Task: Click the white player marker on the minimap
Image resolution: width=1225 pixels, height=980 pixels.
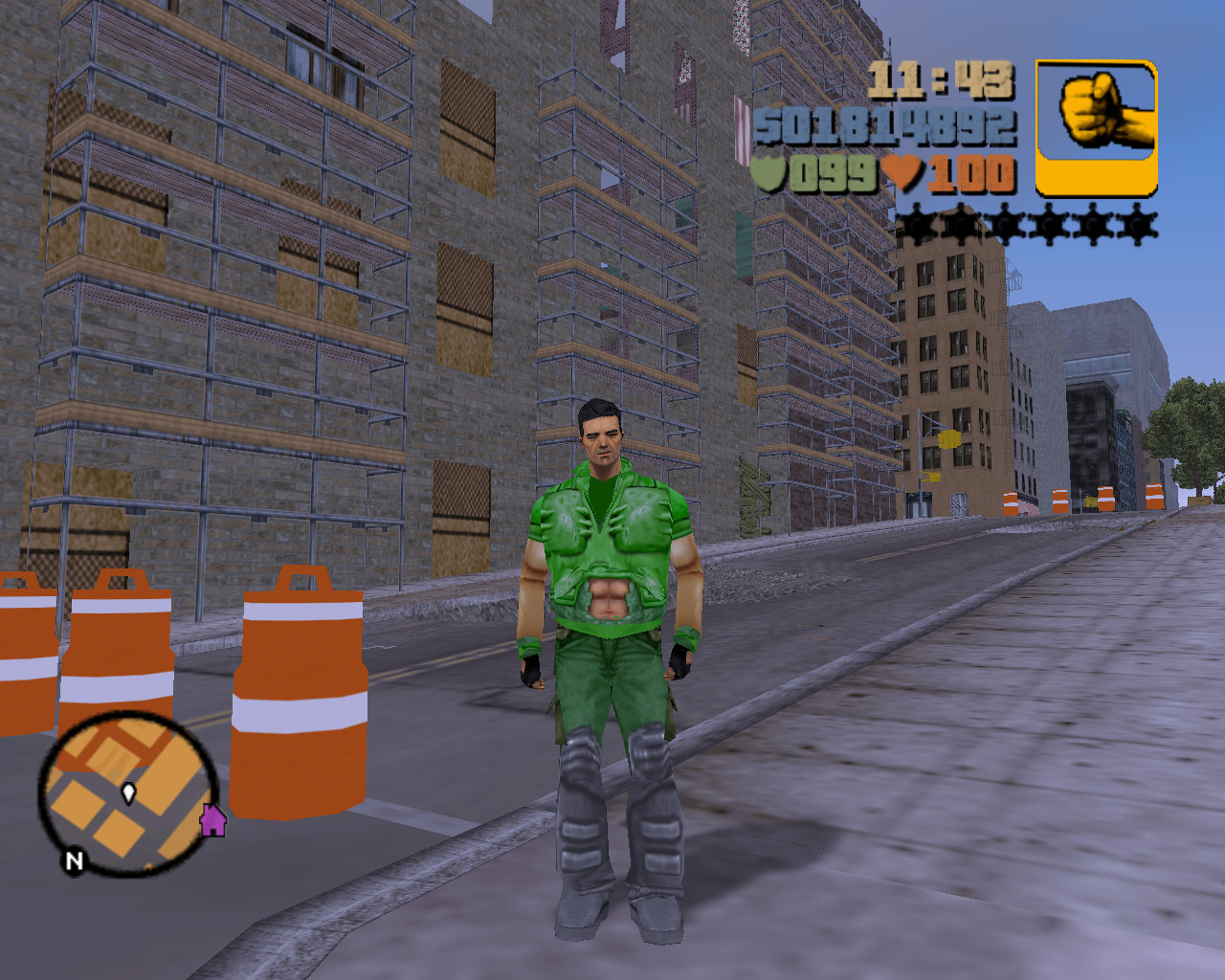Action: coord(127,792)
